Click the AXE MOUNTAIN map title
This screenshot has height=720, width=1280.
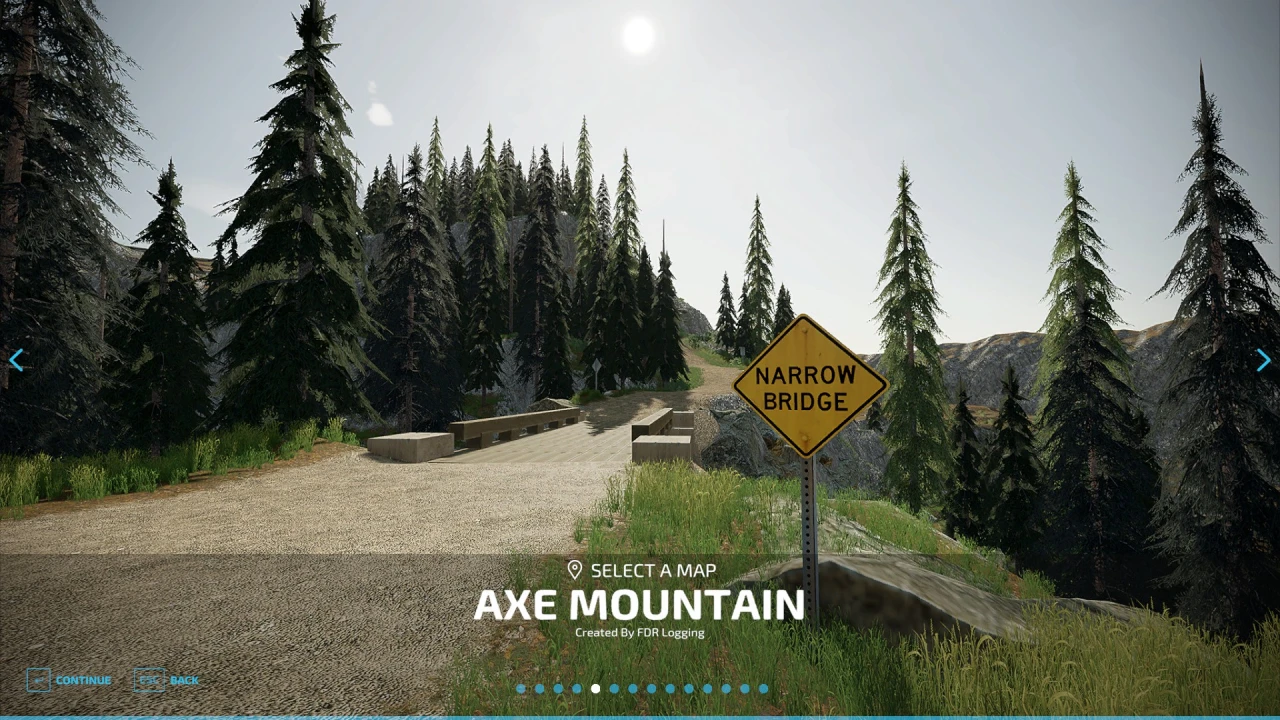pyautogui.click(x=639, y=605)
